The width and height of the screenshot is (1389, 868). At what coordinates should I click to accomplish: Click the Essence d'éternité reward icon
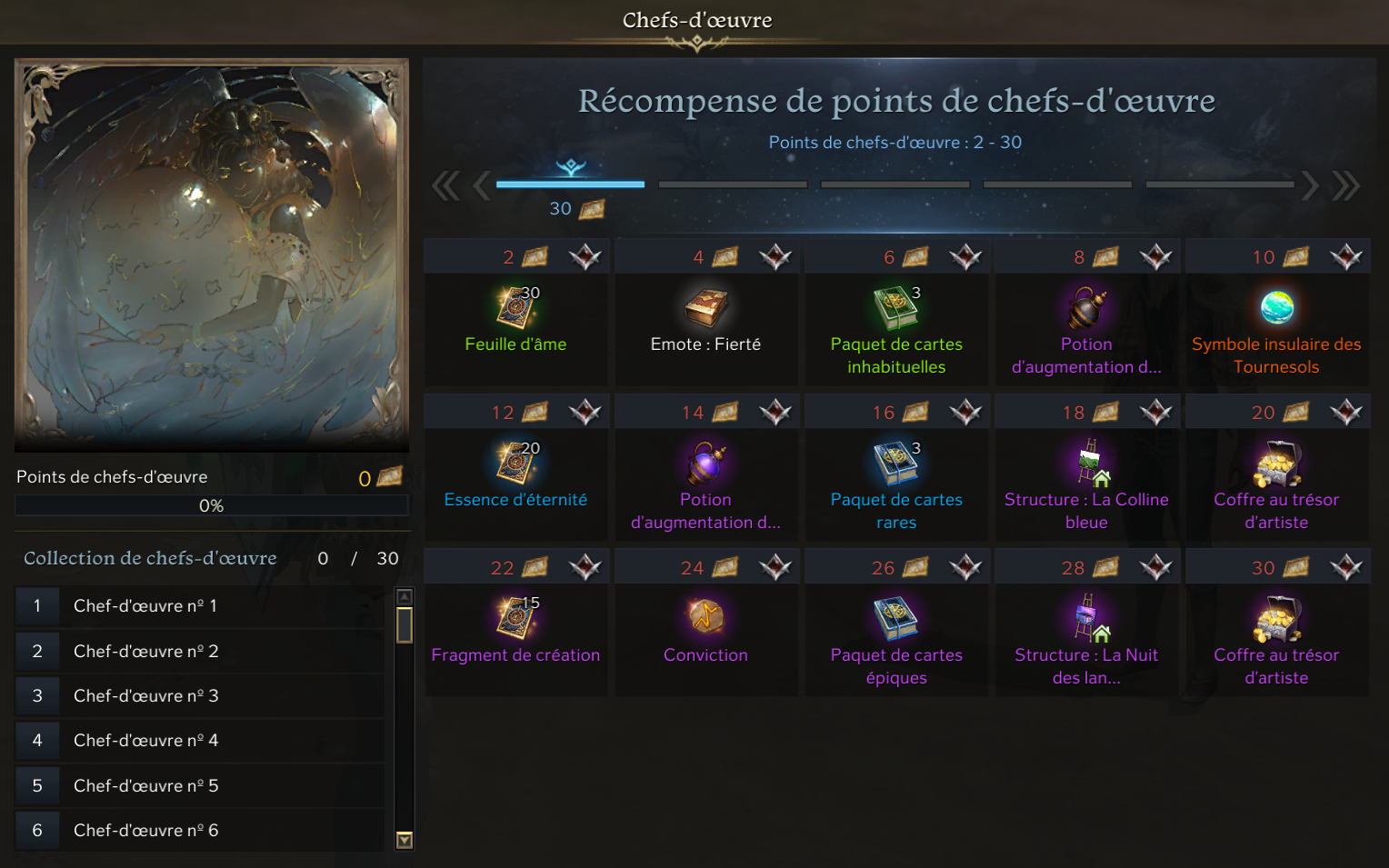[x=515, y=464]
